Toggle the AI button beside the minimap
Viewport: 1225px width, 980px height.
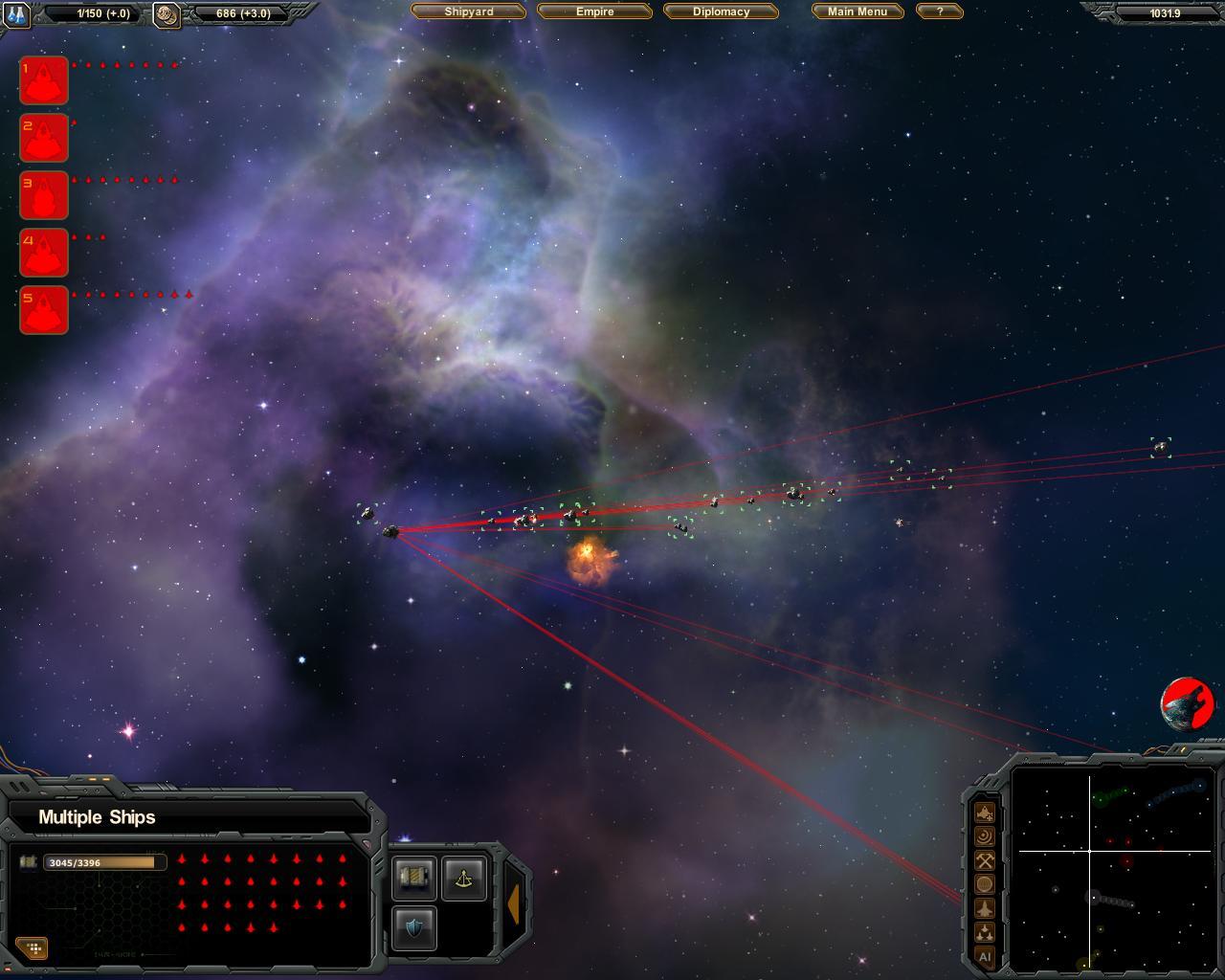(x=985, y=956)
